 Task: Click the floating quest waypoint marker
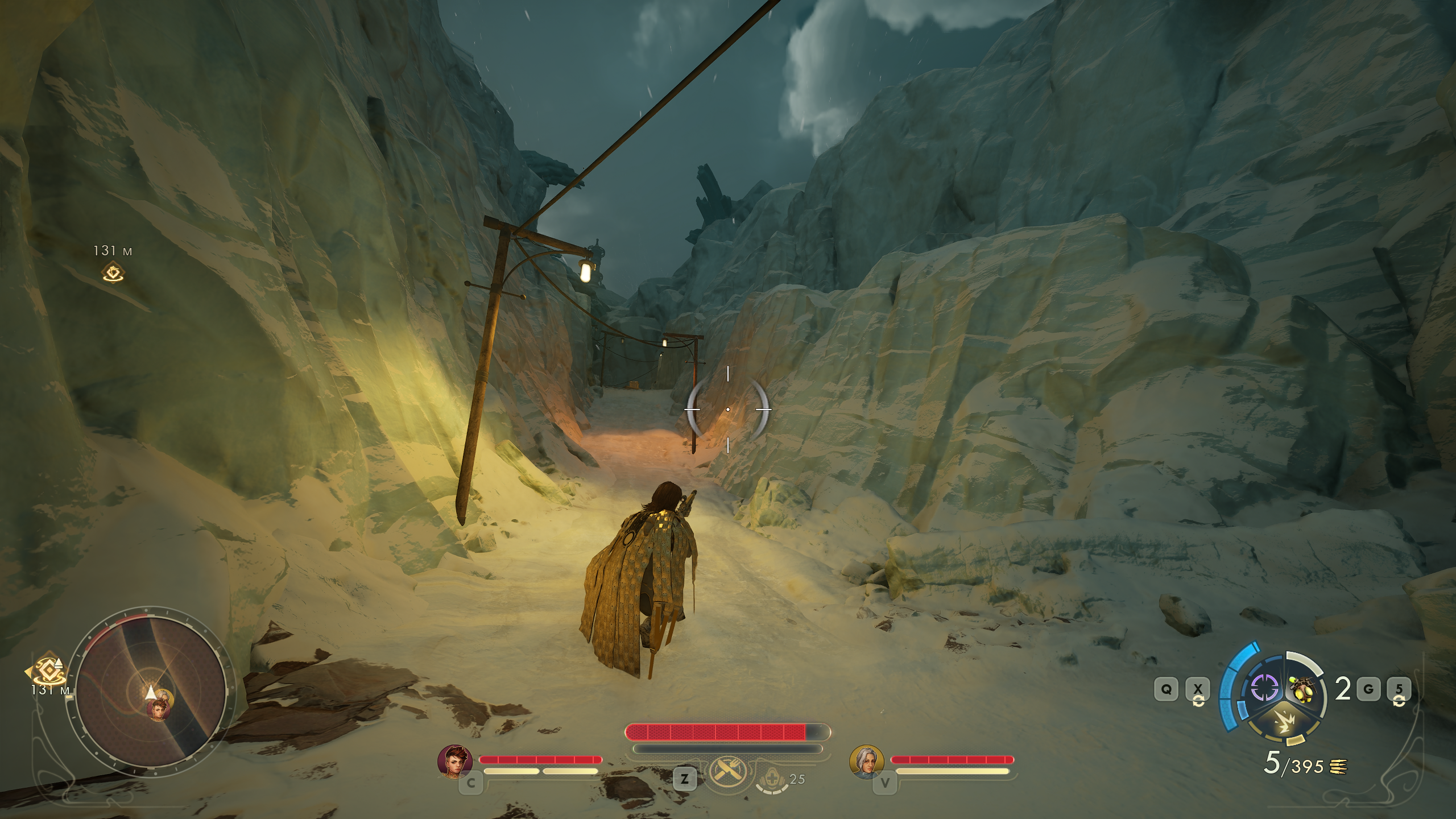(113, 272)
